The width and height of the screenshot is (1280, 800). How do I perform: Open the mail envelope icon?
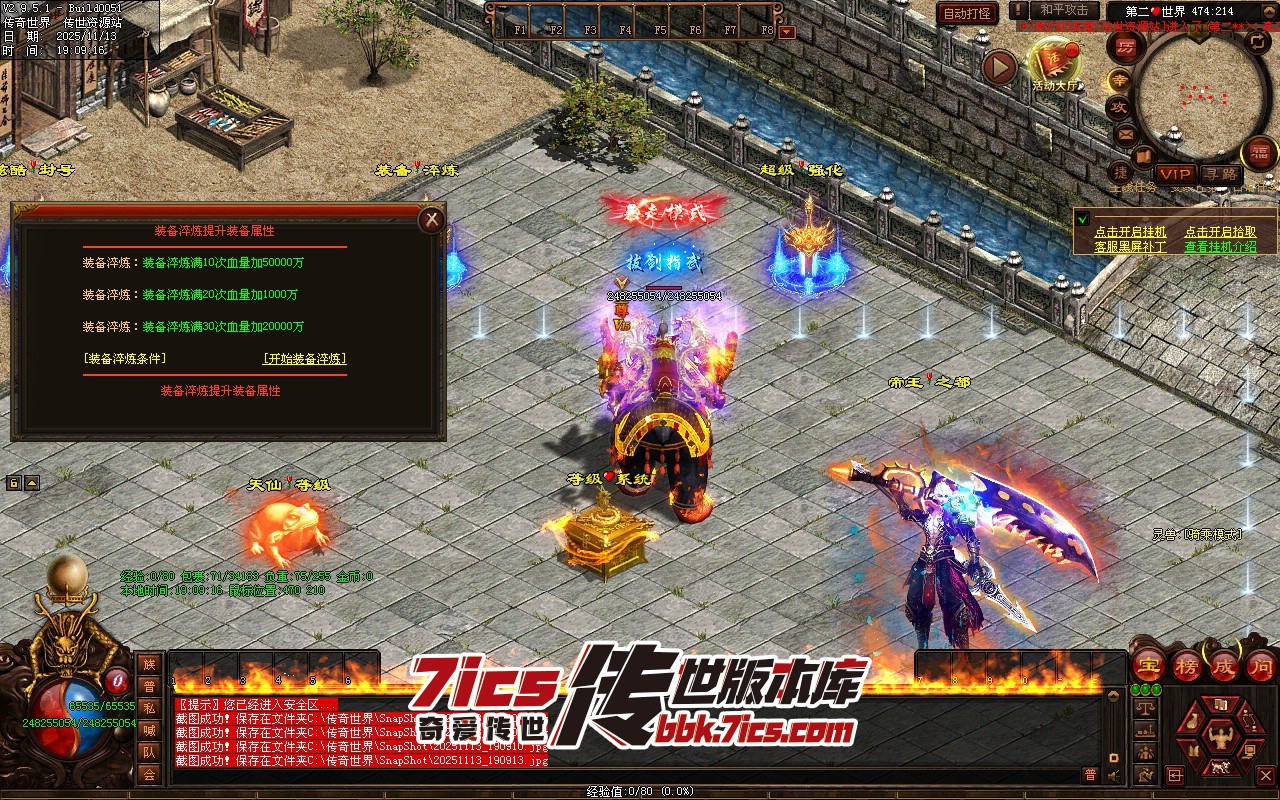(1125, 133)
